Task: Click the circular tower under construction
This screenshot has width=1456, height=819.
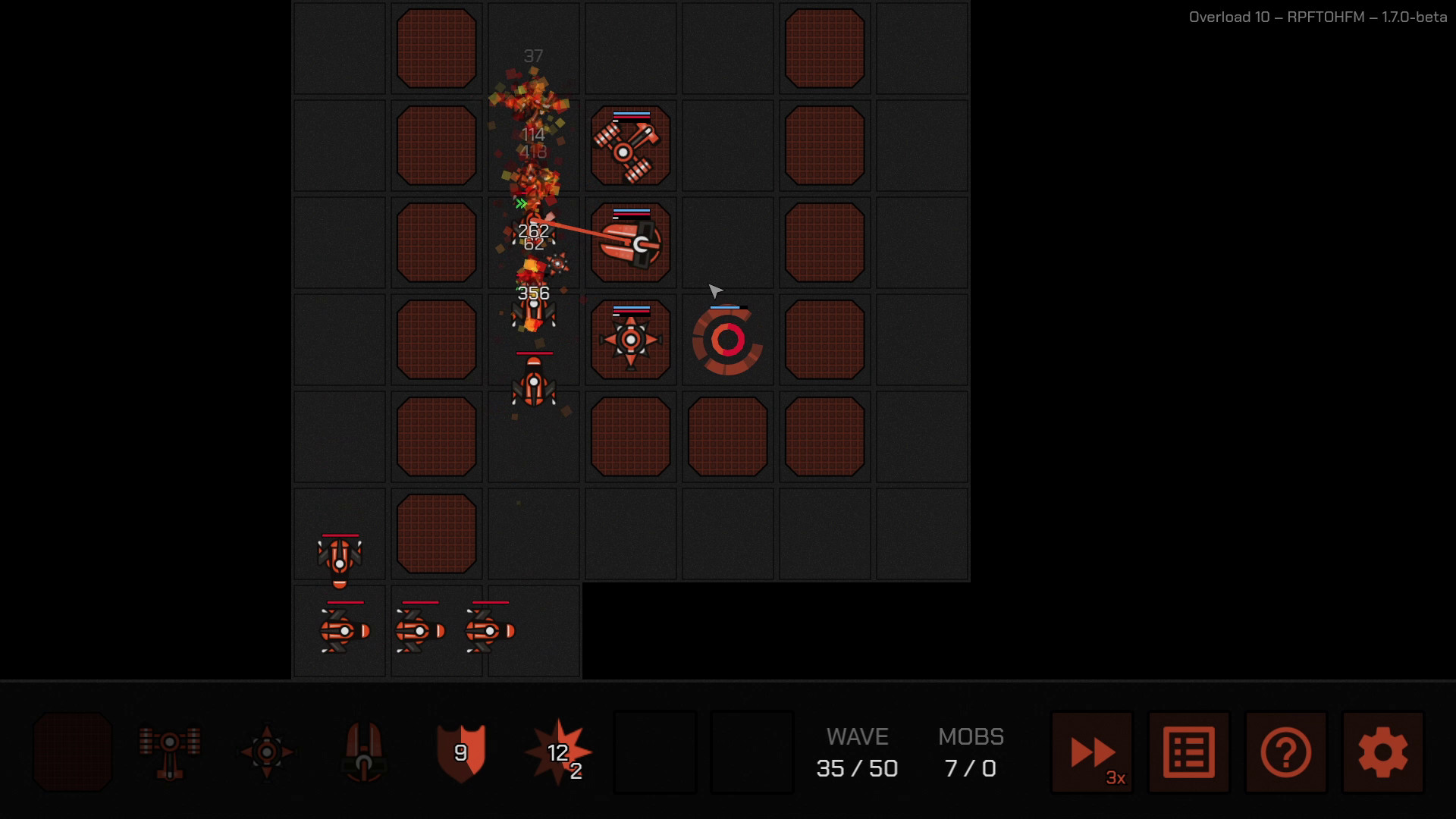Action: 726,340
